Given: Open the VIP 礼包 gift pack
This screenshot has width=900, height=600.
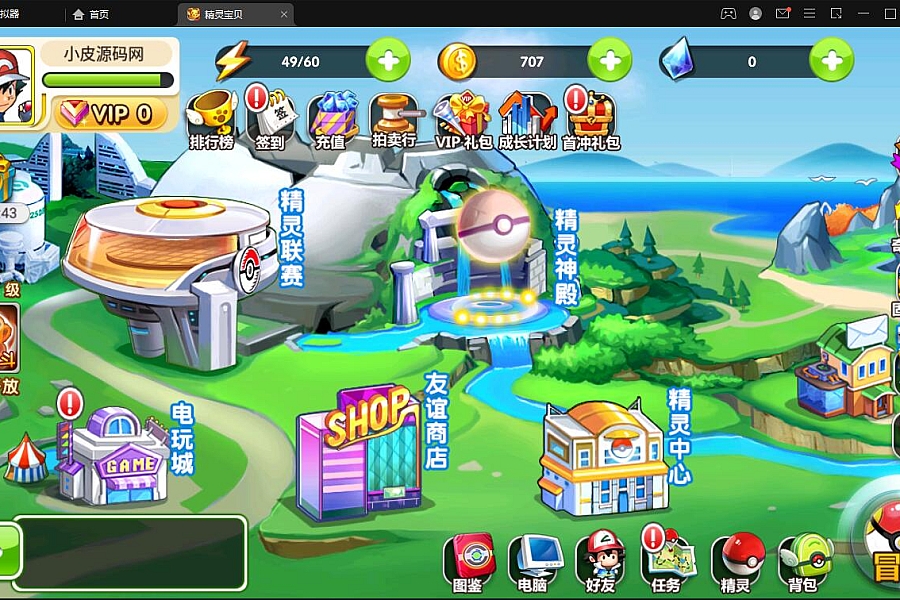Looking at the screenshot, I should click(463, 118).
